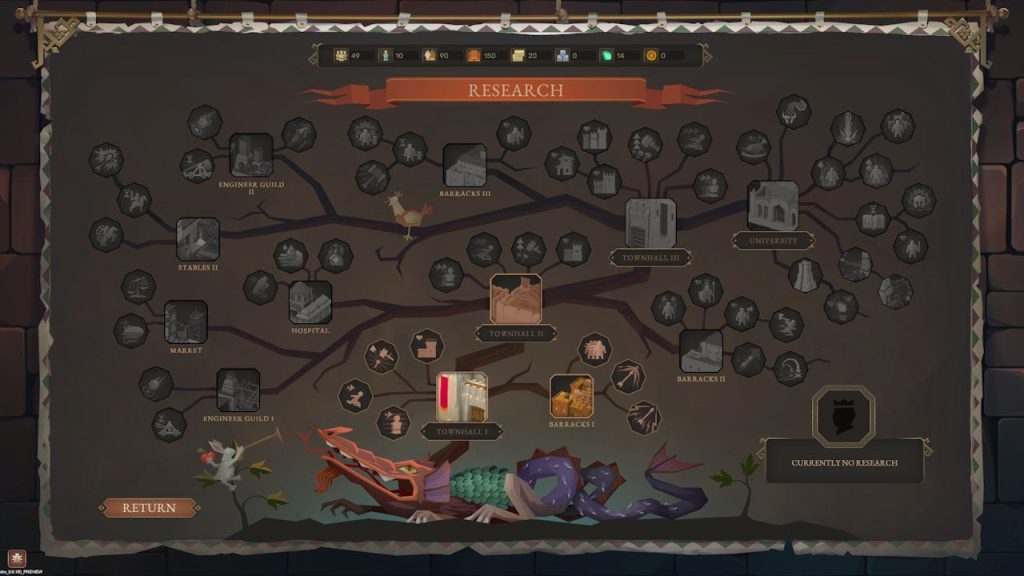
Task: Click the current research portrait slot
Action: tap(843, 414)
